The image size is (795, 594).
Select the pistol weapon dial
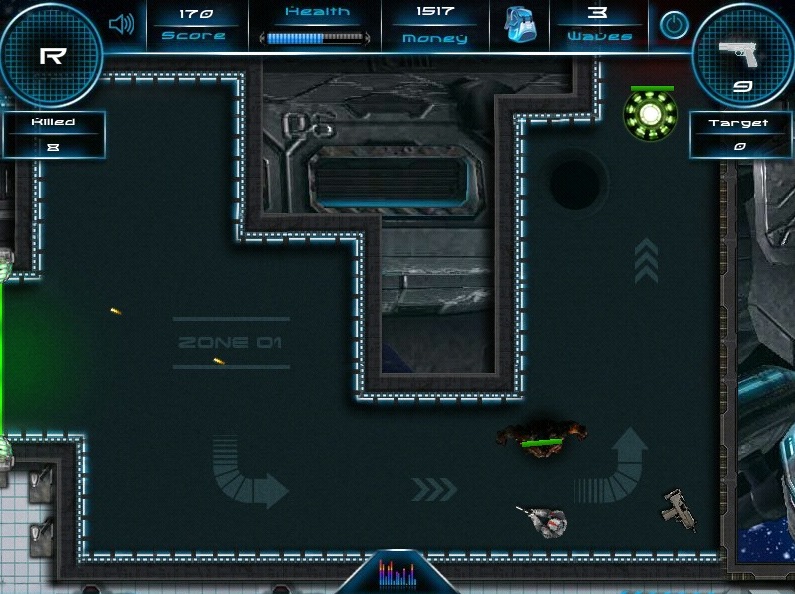(742, 57)
